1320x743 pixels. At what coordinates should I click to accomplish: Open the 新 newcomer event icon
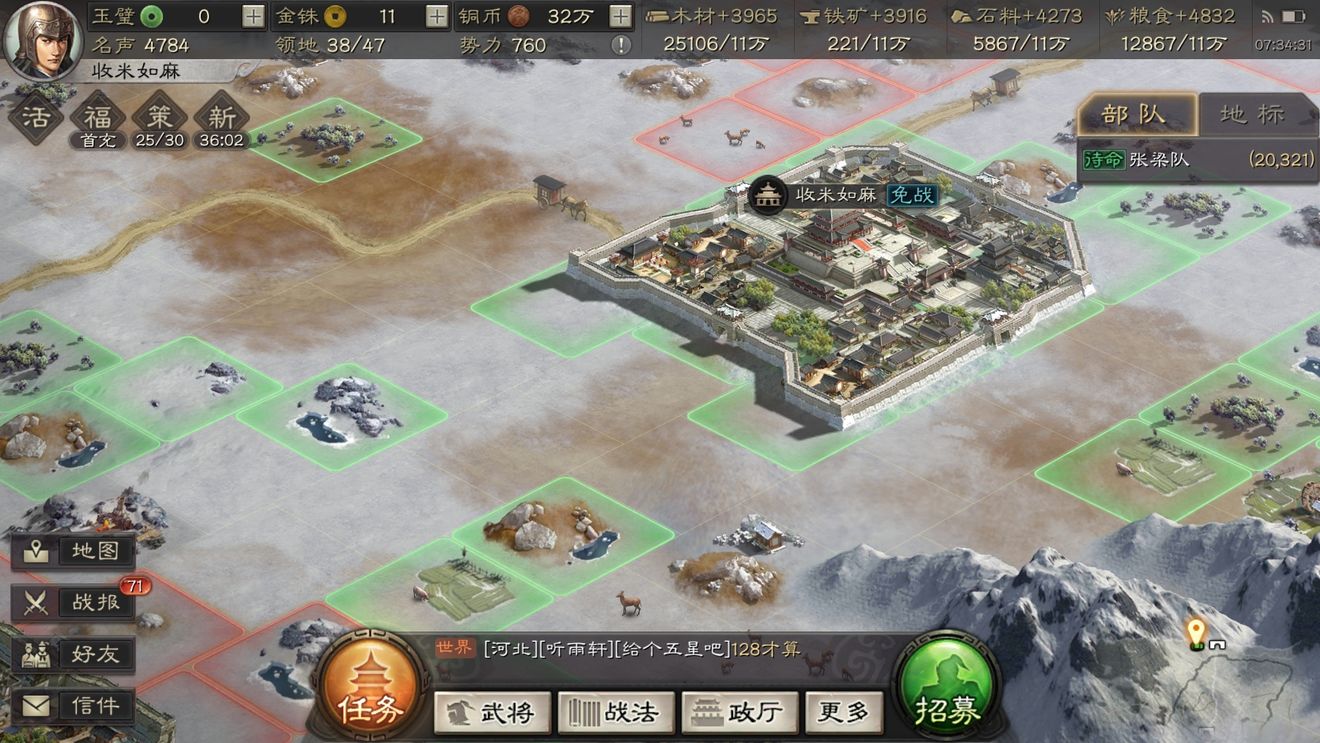220,115
